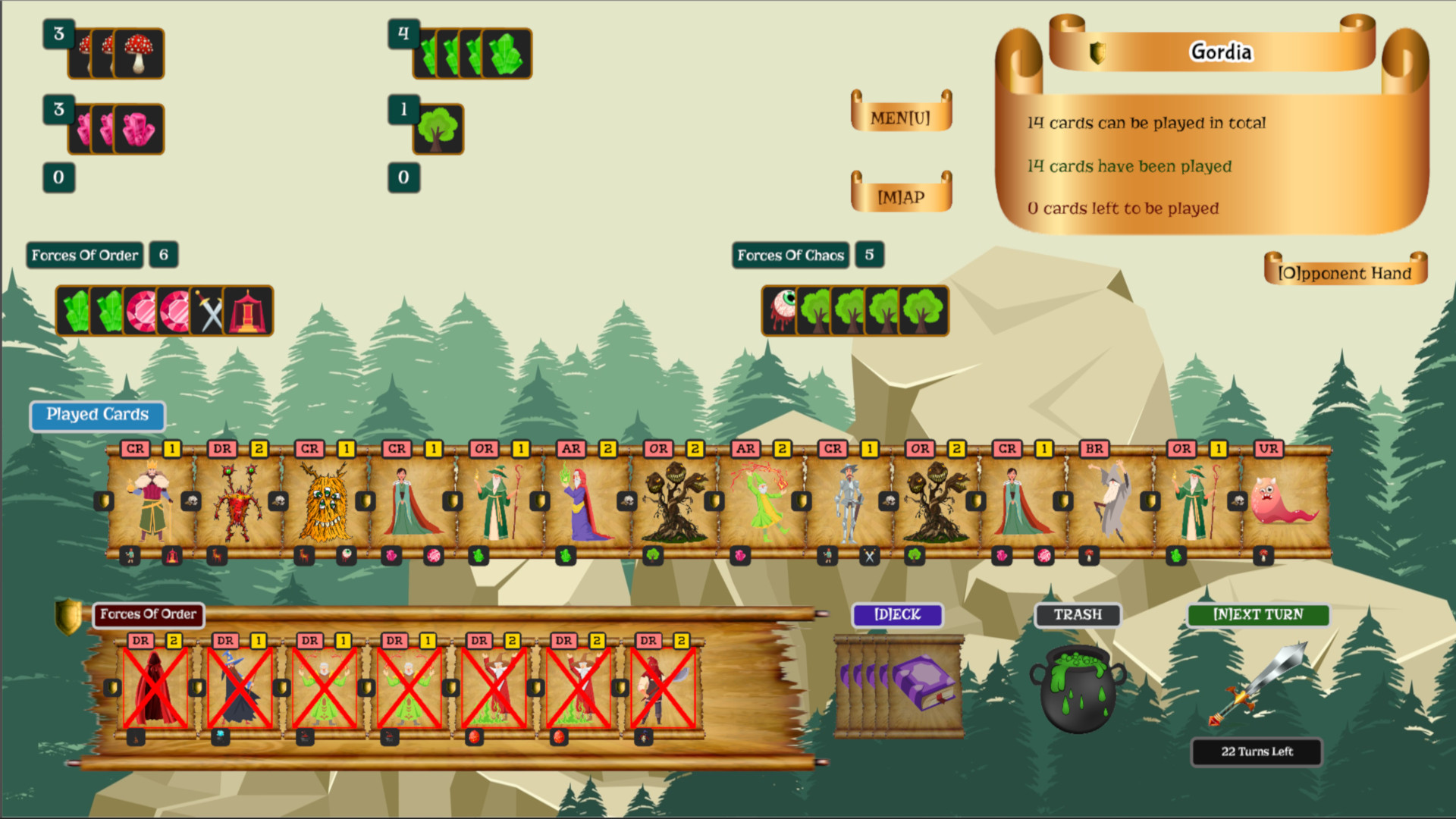1456x819 pixels.
Task: Click the Played Cards label
Action: 96,416
